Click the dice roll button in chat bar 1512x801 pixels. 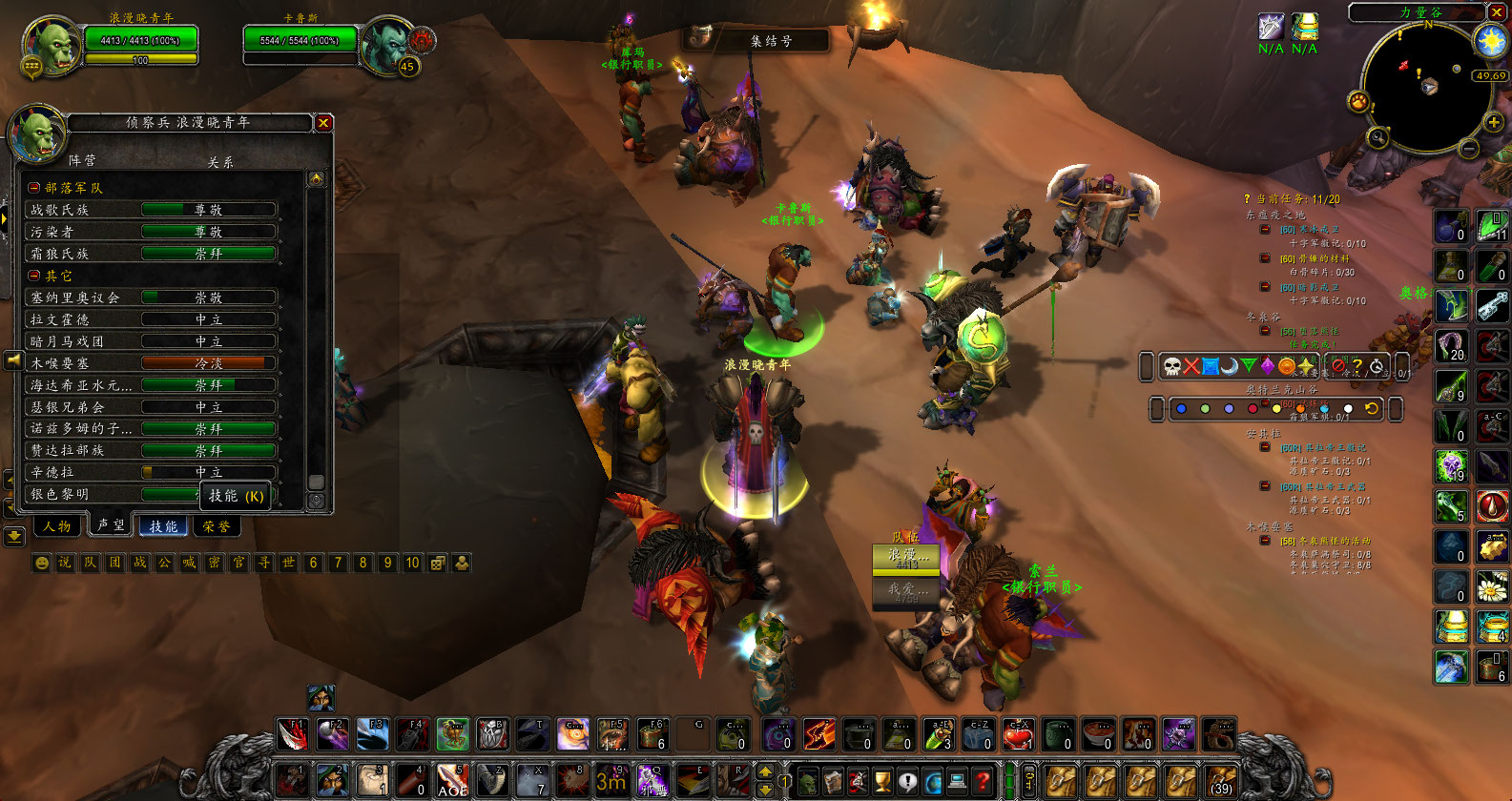tap(438, 563)
